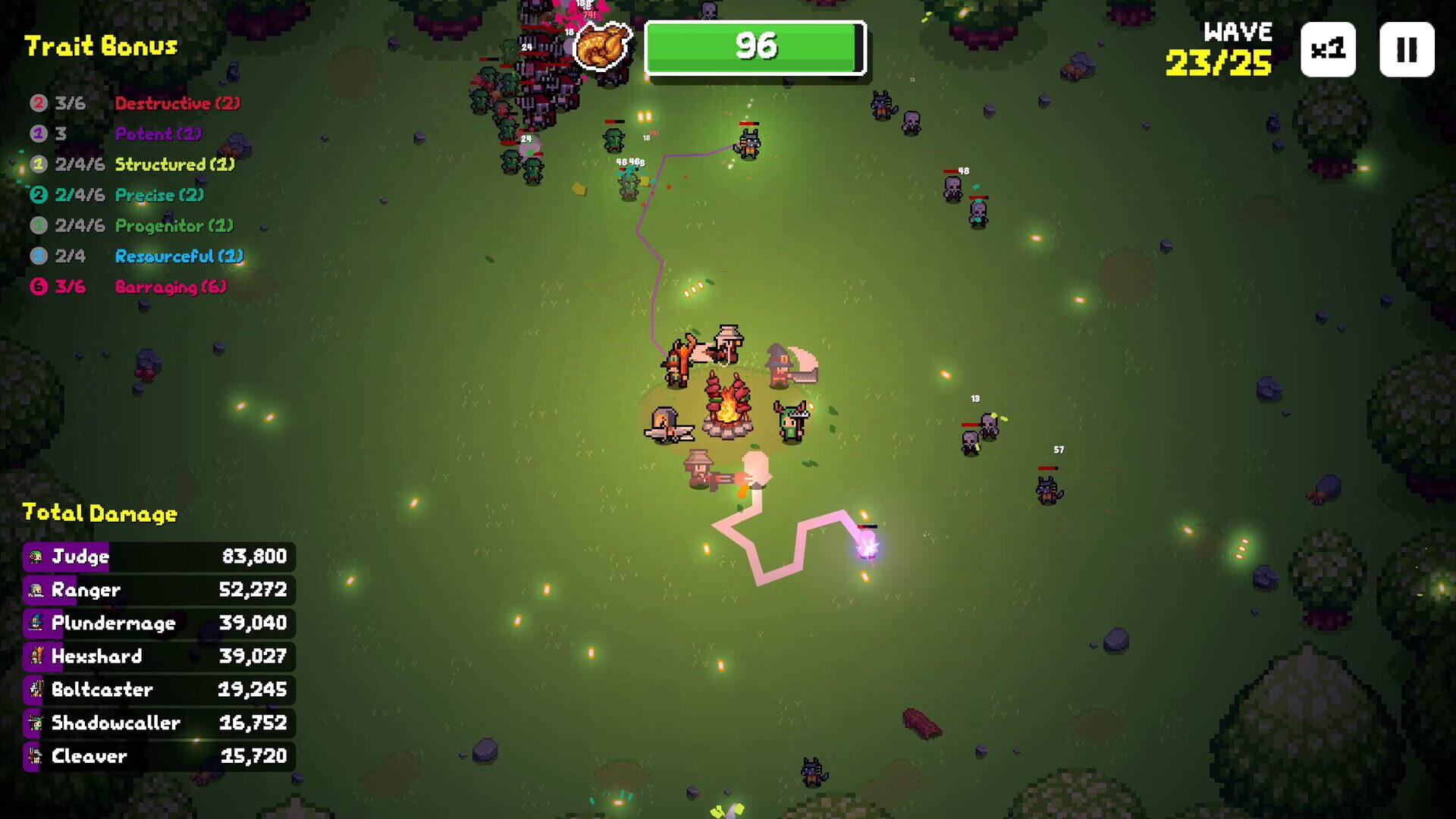Click the Judge character portrait icon
This screenshot has width=1456, height=819.
36,556
